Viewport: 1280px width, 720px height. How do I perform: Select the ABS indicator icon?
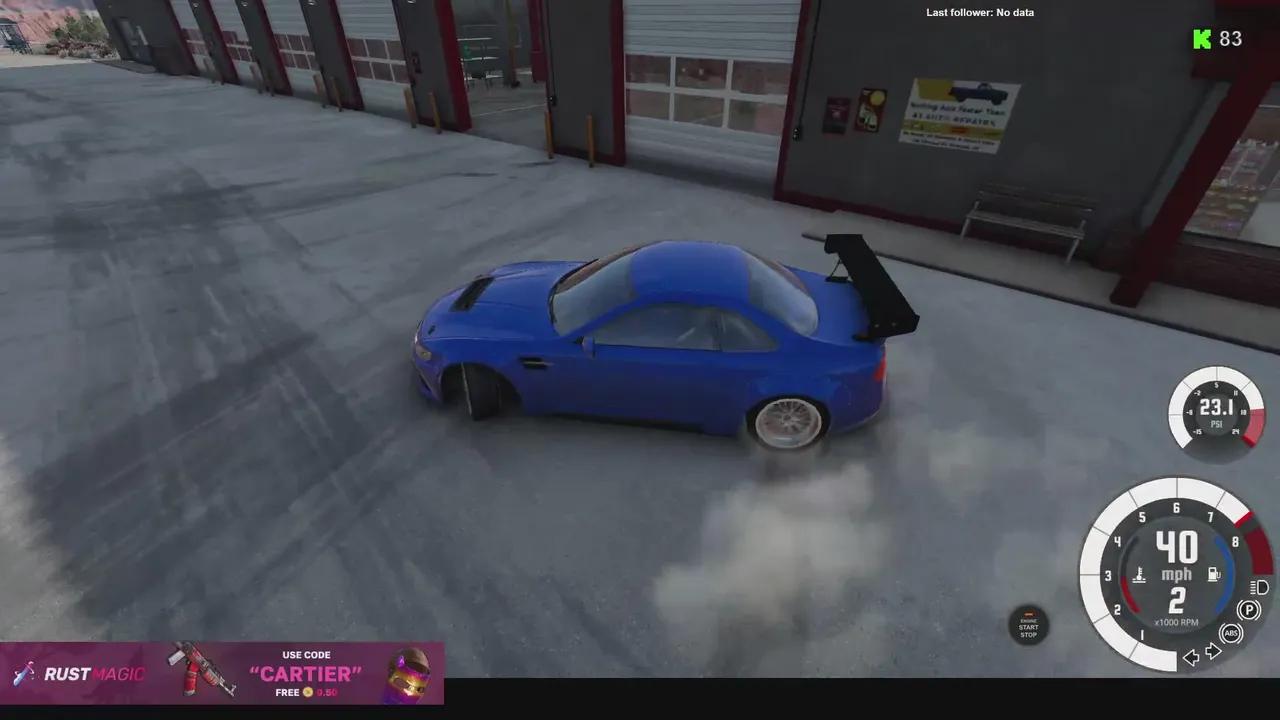pos(1231,633)
